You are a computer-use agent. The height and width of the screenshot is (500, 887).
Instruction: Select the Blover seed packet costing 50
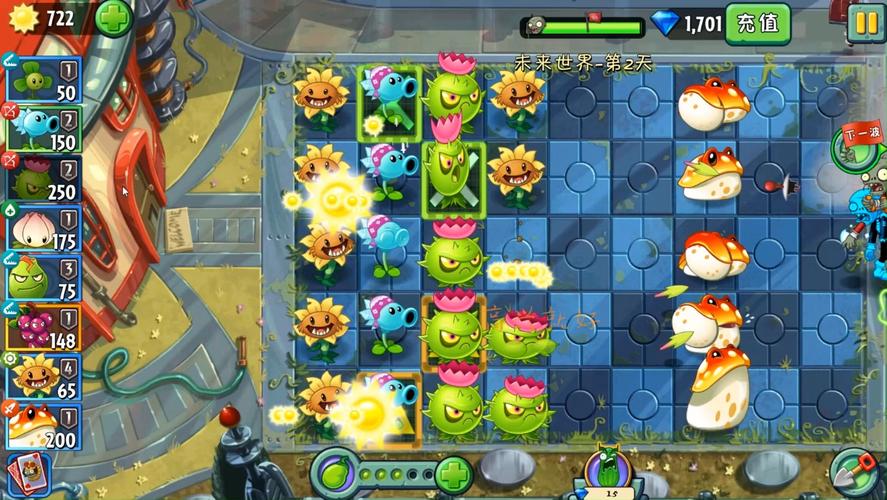pyautogui.click(x=42, y=79)
